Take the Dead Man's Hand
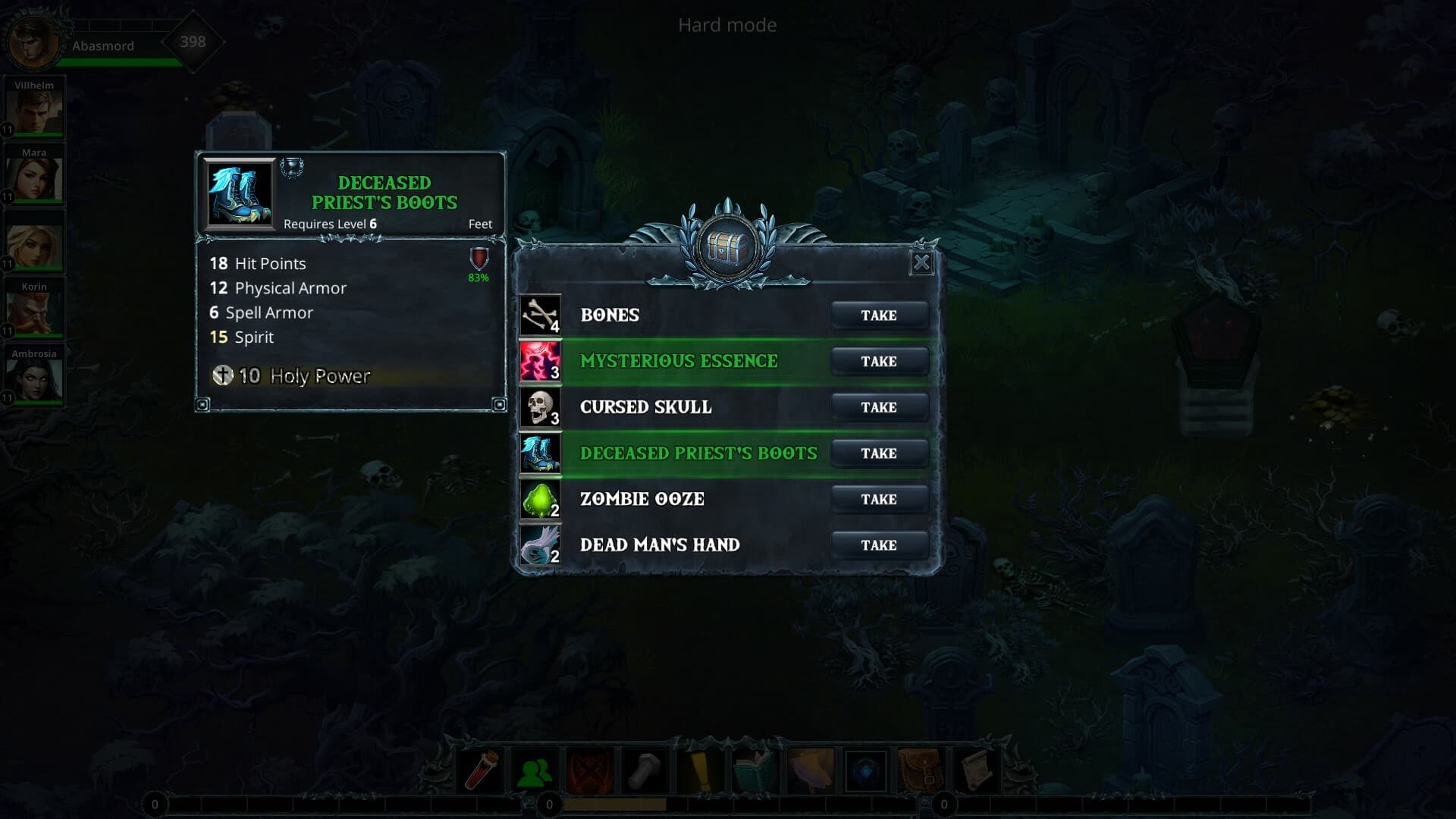The width and height of the screenshot is (1456, 819). click(879, 544)
